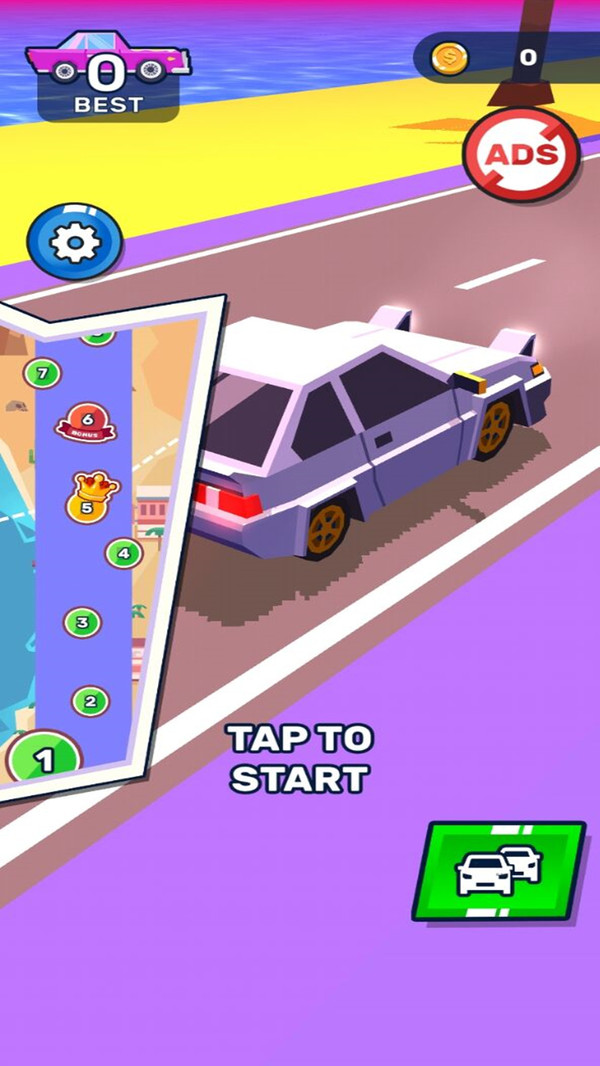Open the settings gear button
Screen dimensions: 600x1066
tap(74, 242)
